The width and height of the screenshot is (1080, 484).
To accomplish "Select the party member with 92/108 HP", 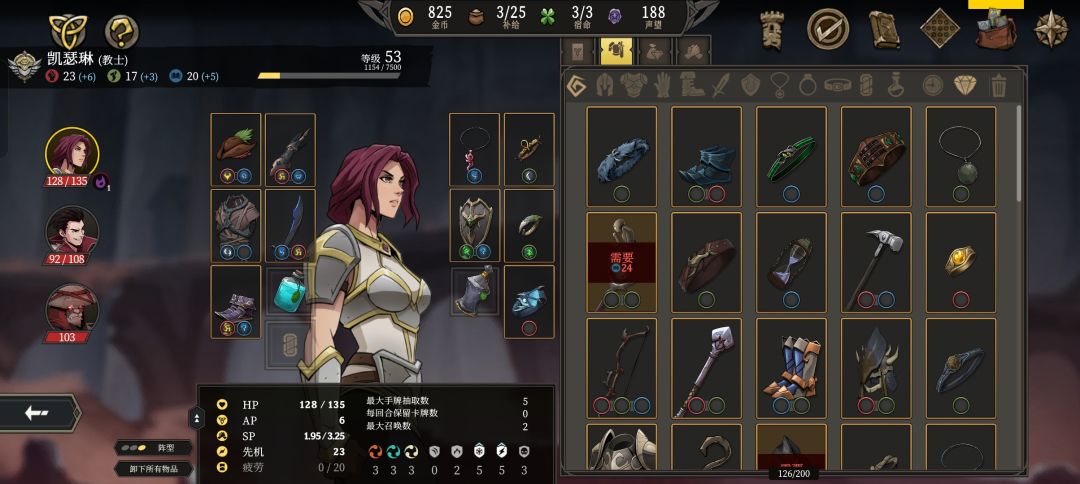I will pos(72,232).
